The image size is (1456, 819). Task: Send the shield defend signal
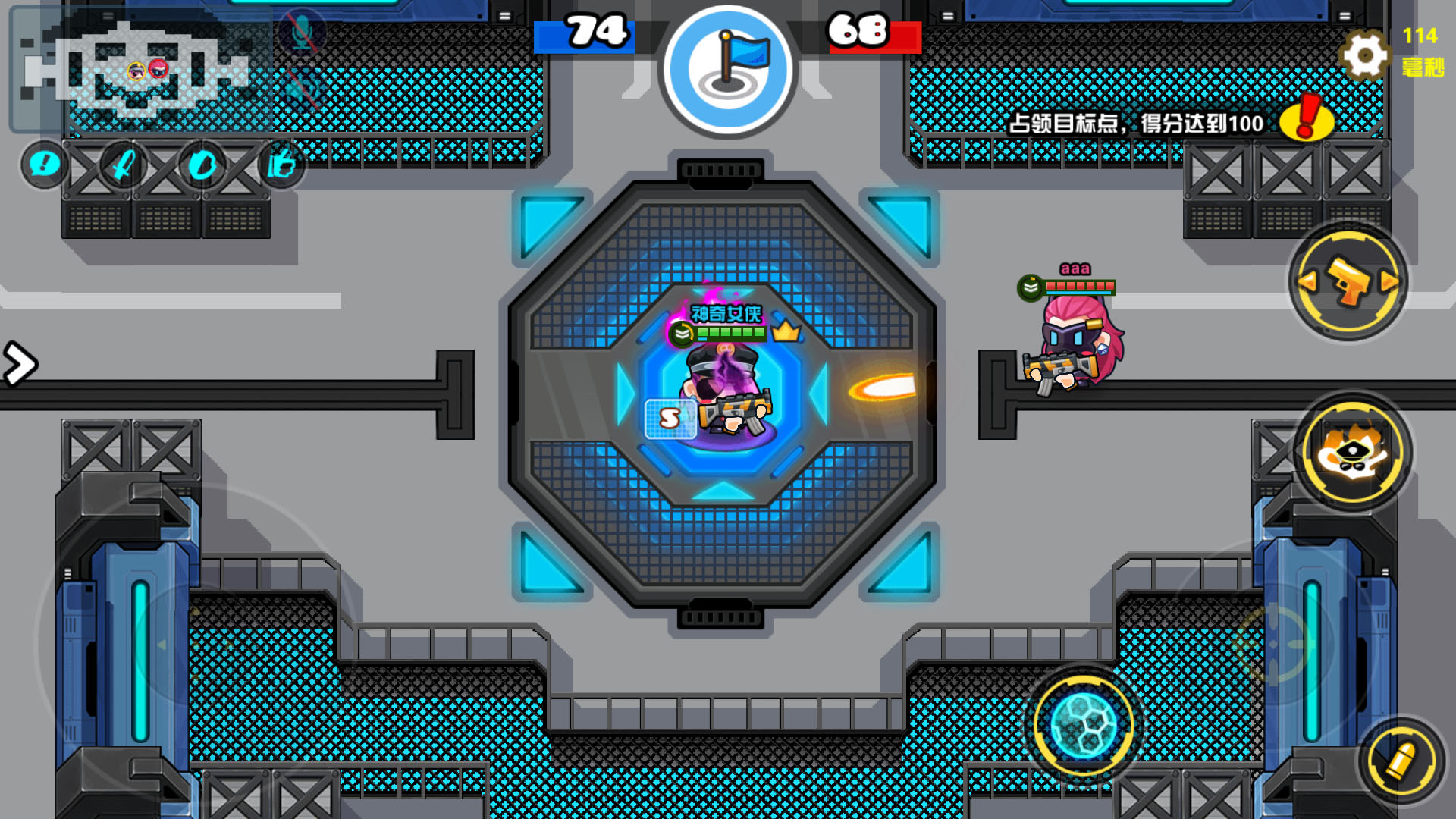point(202,165)
